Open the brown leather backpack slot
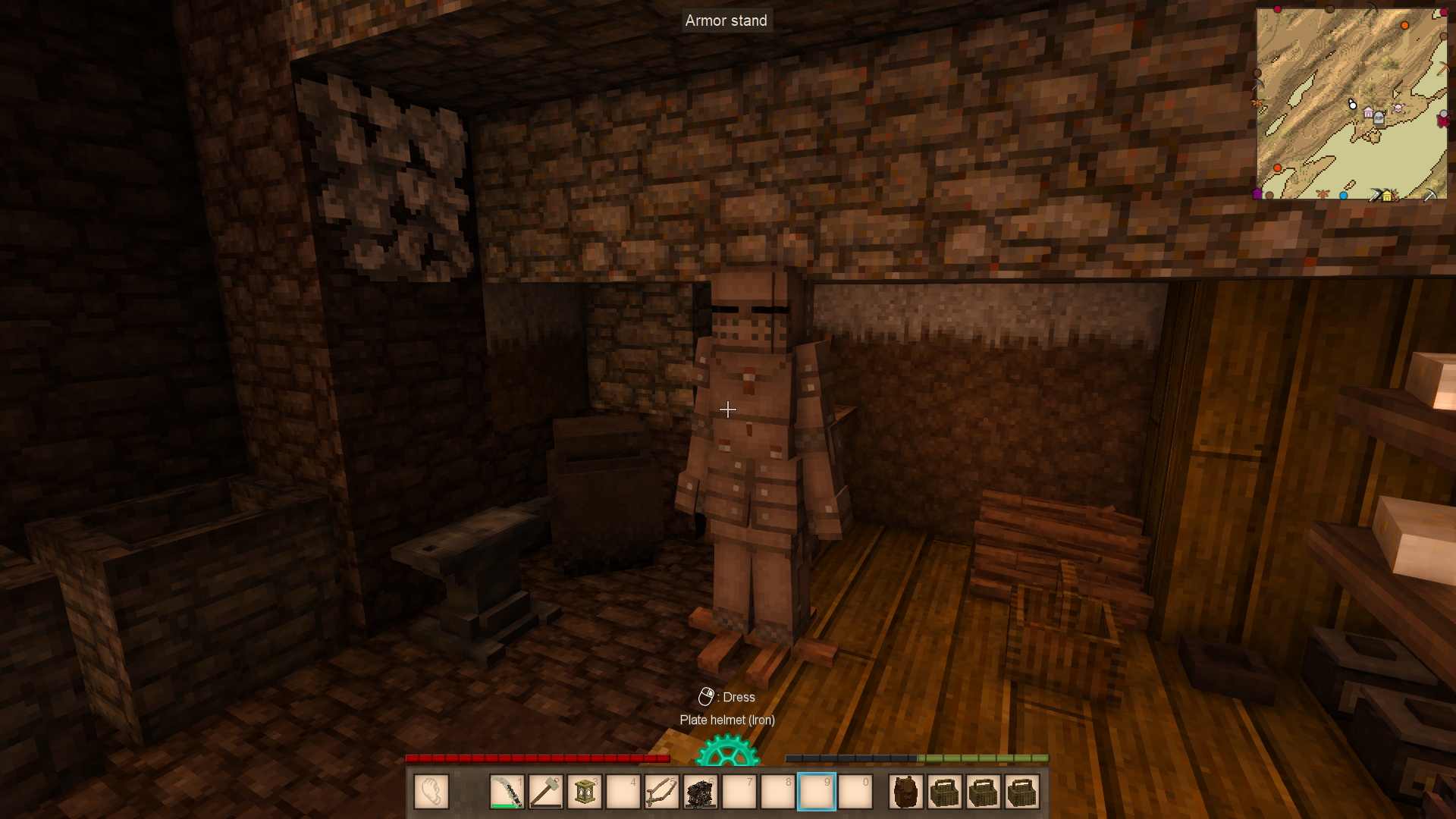Viewport: 1456px width, 819px height. click(x=906, y=792)
